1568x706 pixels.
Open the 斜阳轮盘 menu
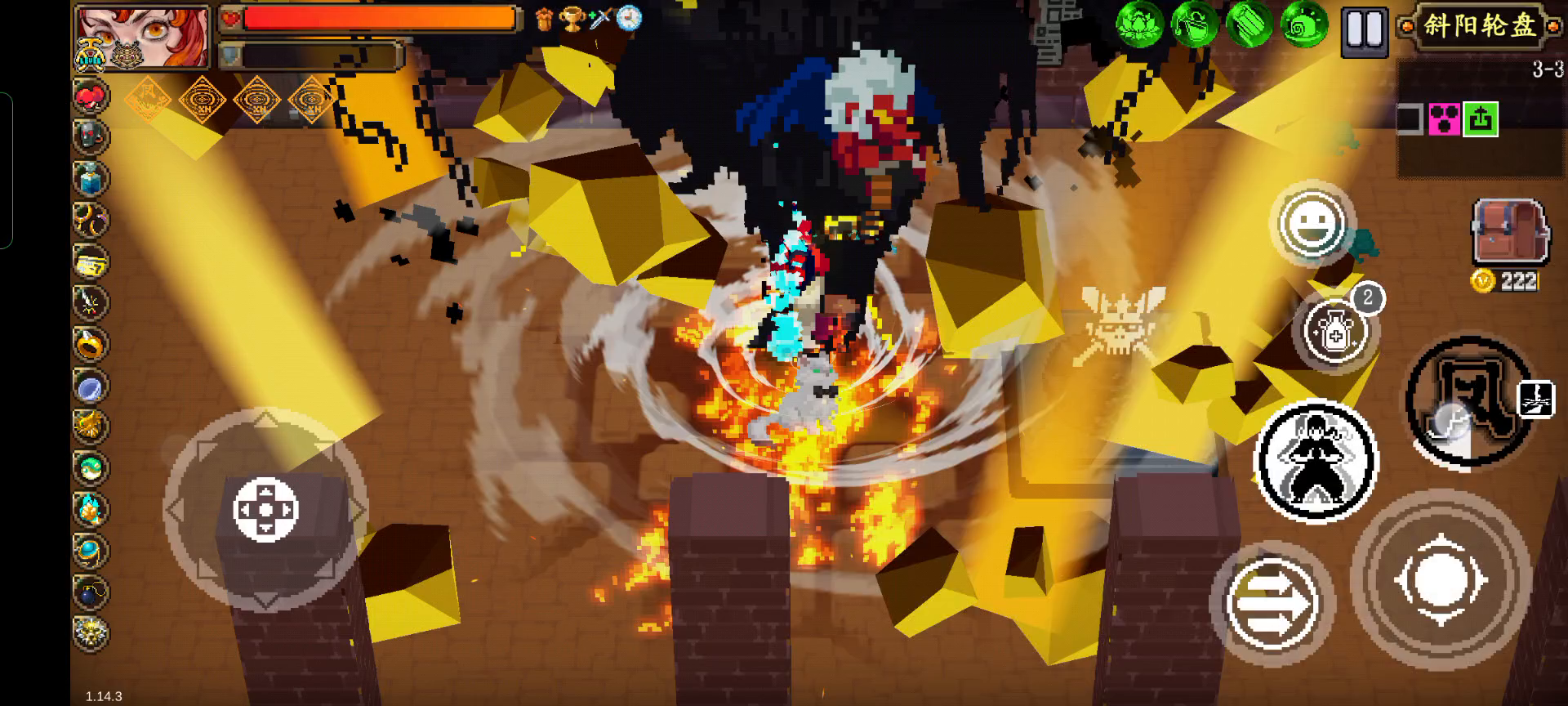pyautogui.click(x=1479, y=26)
